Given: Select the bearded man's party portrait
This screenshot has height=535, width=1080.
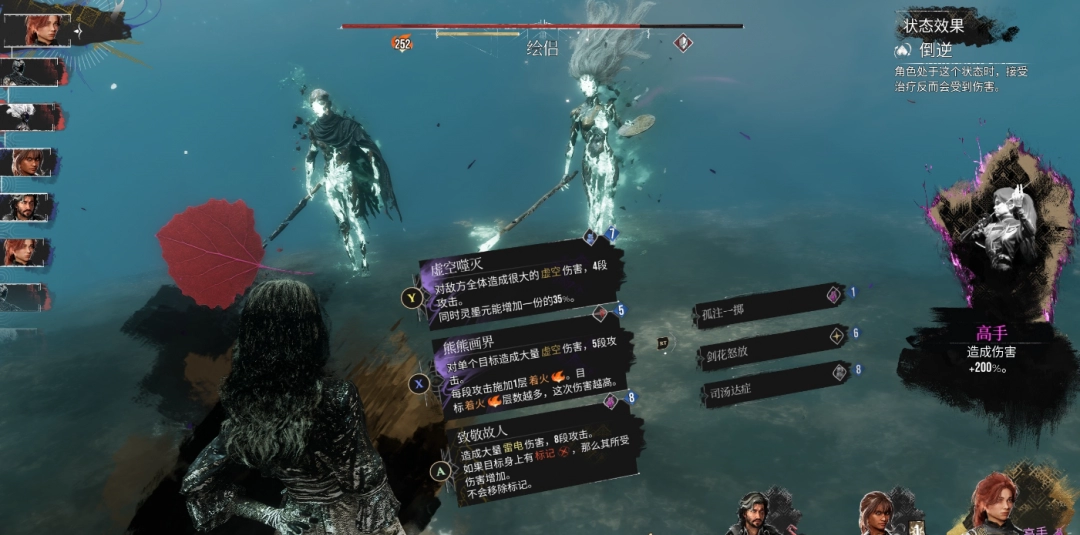Looking at the screenshot, I should coord(759,514).
